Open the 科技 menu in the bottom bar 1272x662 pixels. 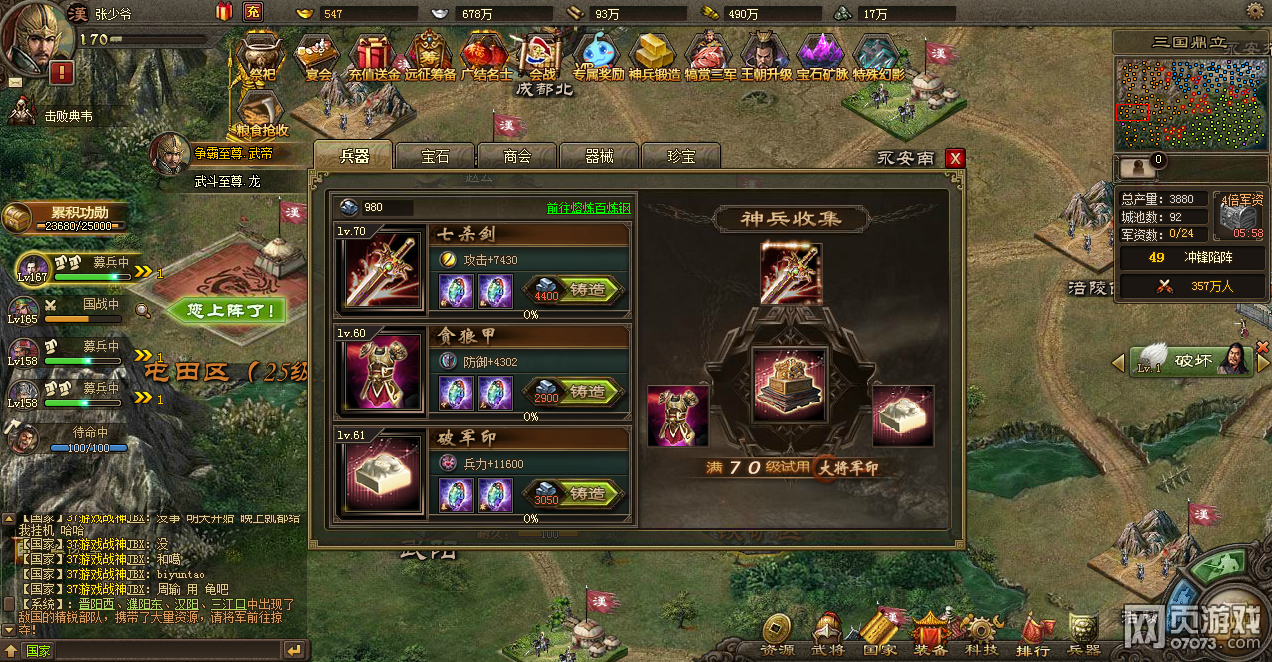click(x=981, y=634)
